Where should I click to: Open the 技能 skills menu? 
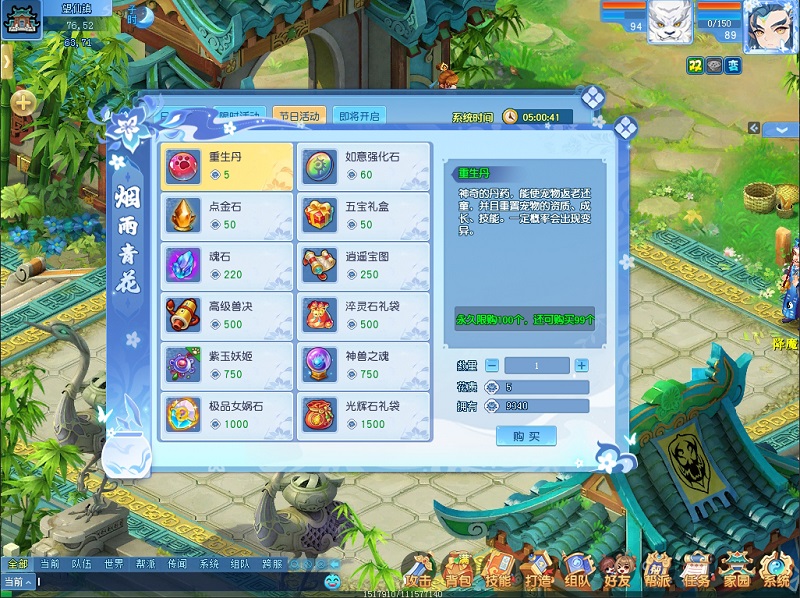(497, 573)
